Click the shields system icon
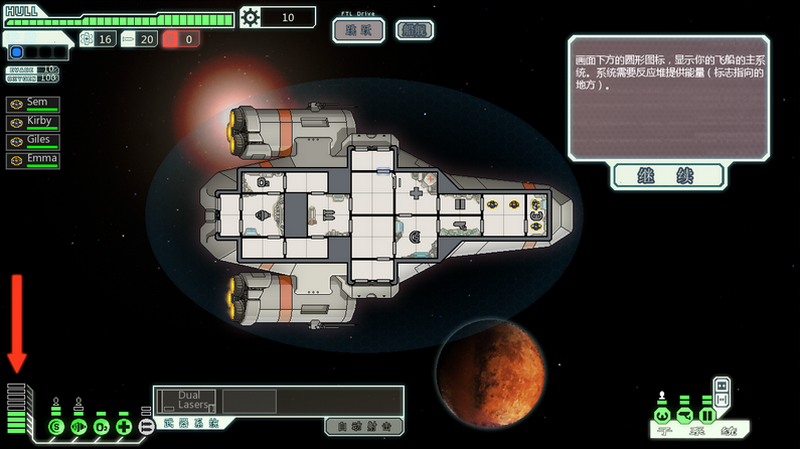This screenshot has width=800, height=449. pos(57,427)
